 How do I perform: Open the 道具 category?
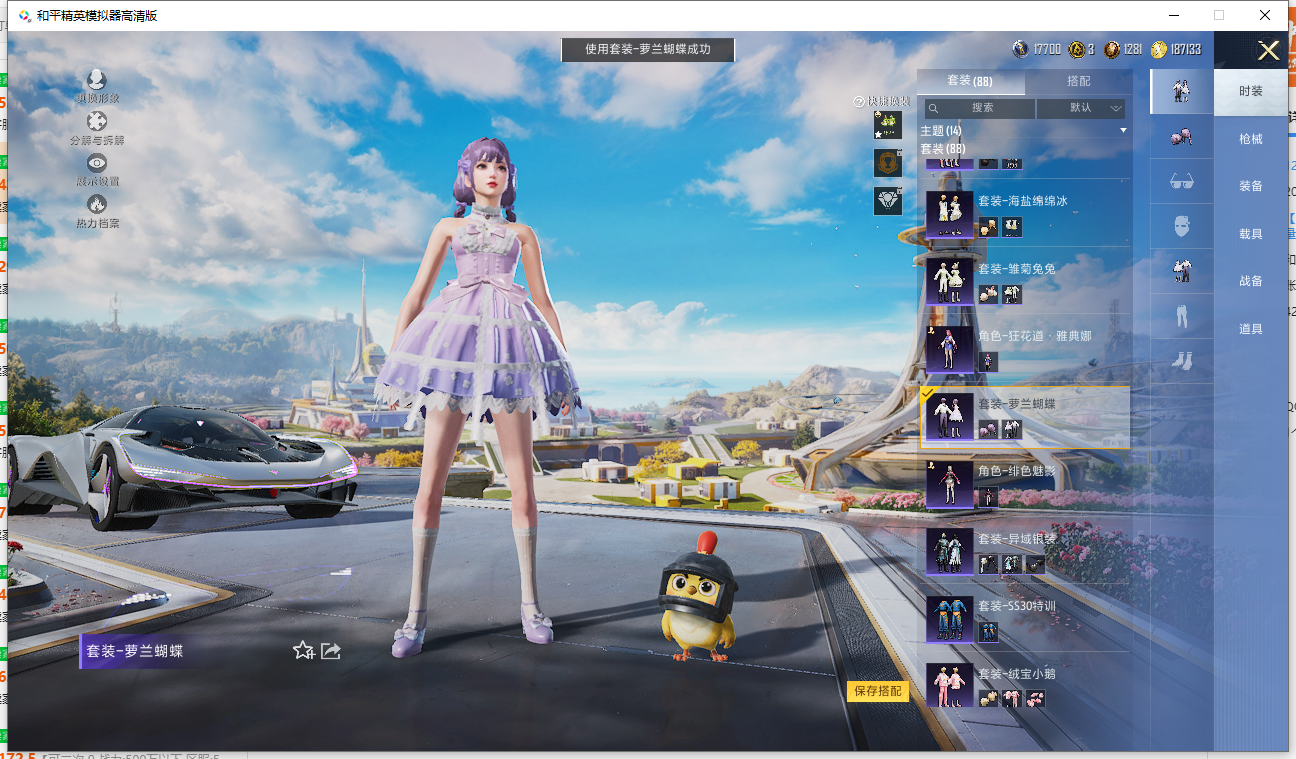(1250, 329)
